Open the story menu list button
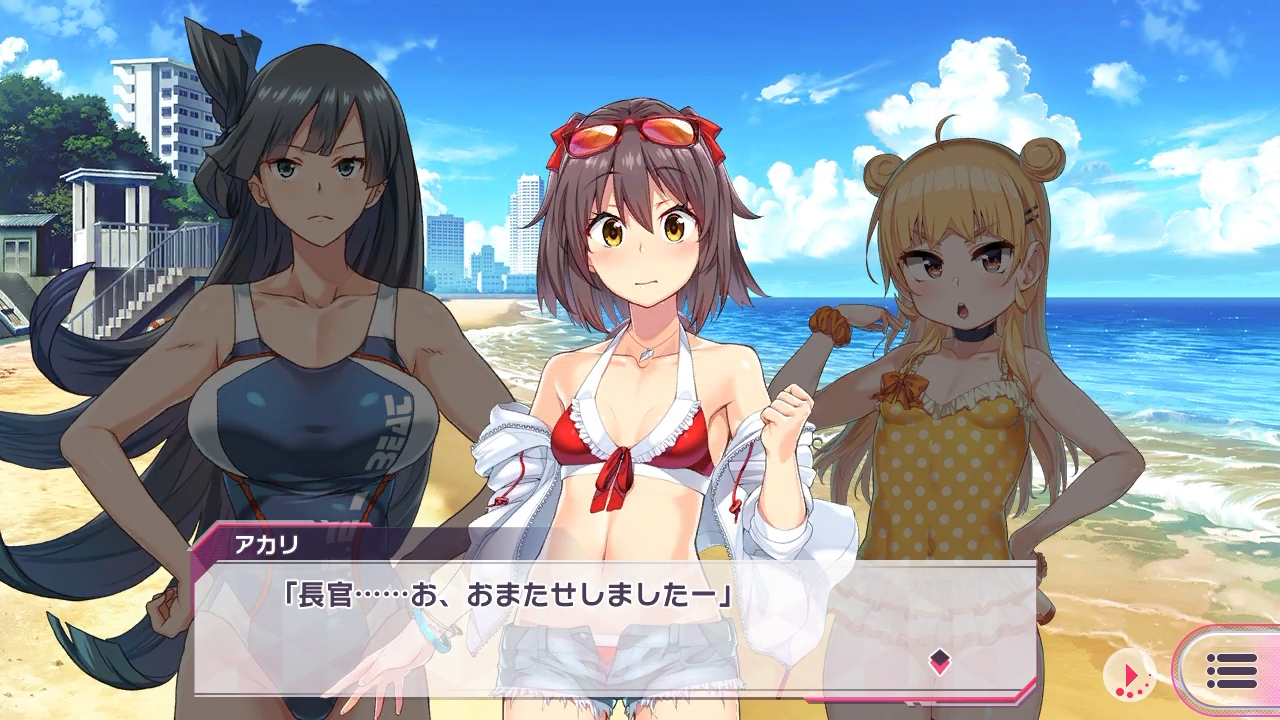 click(x=1231, y=671)
